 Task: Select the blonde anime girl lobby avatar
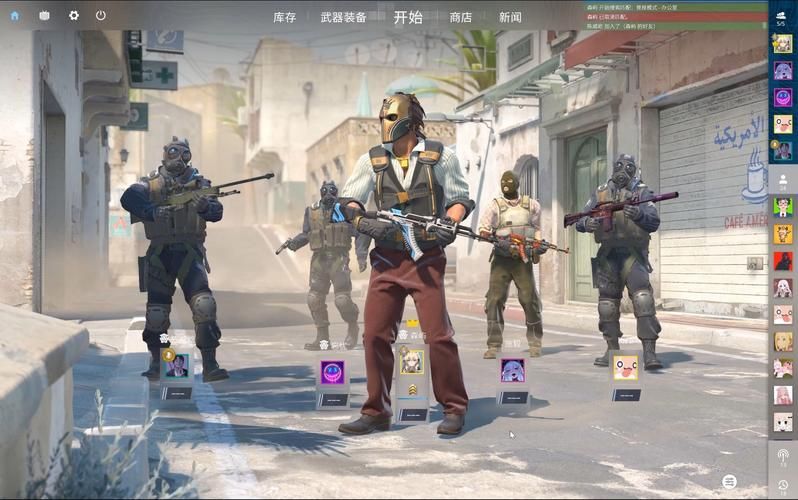pyautogui.click(x=412, y=361)
